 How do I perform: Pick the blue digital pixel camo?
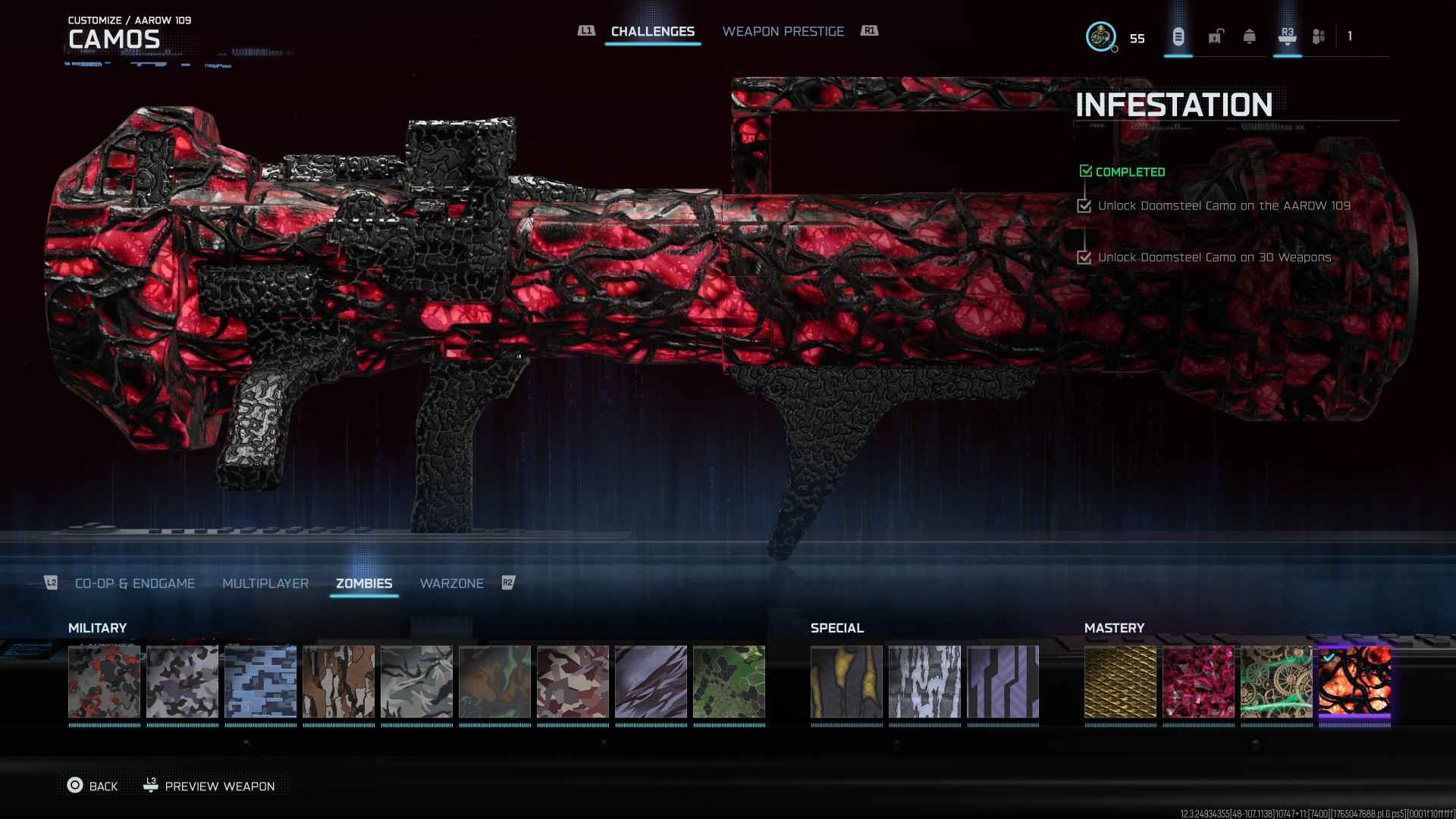(260, 682)
